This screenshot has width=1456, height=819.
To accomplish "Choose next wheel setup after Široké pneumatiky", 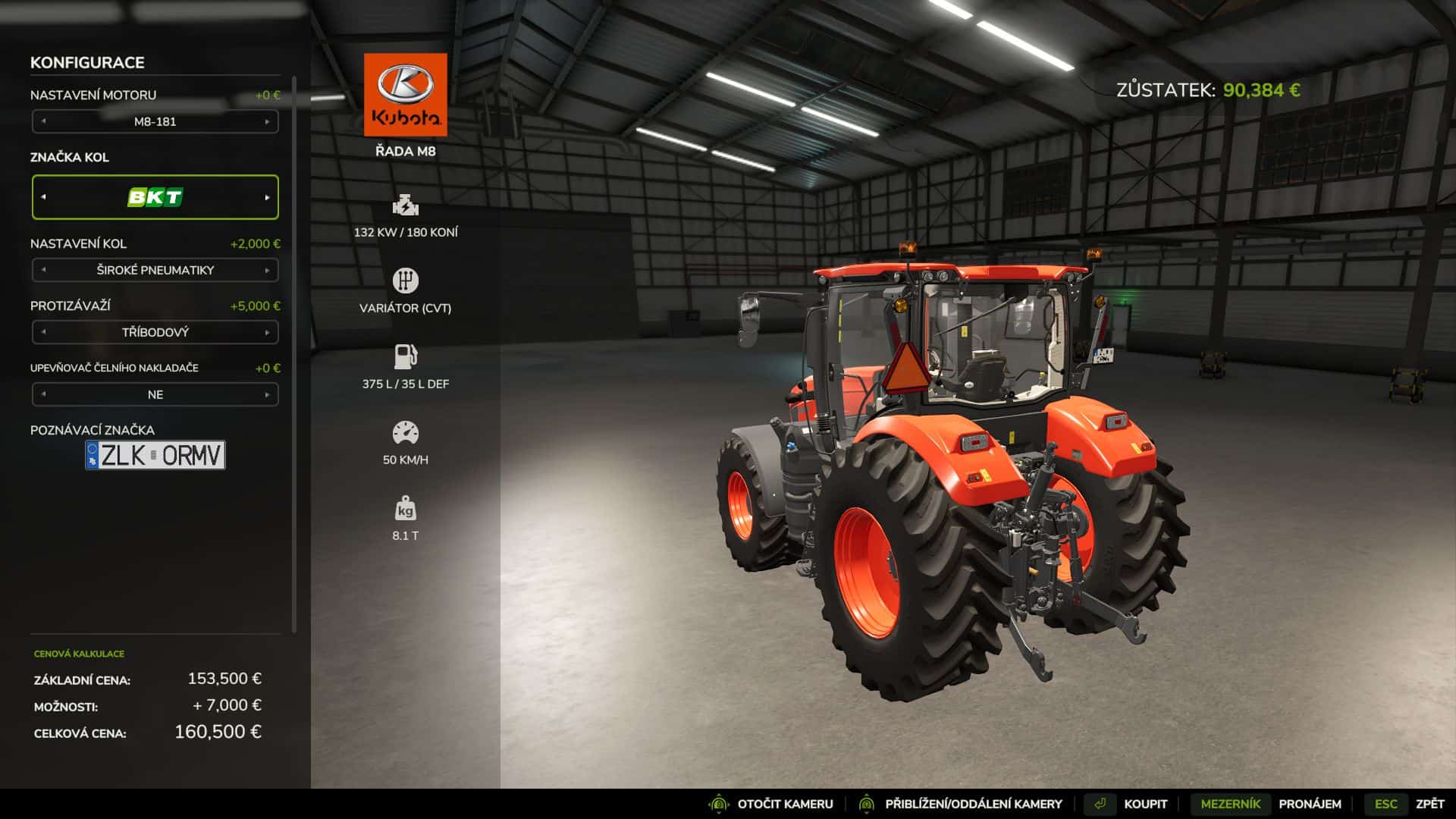I will [x=267, y=270].
